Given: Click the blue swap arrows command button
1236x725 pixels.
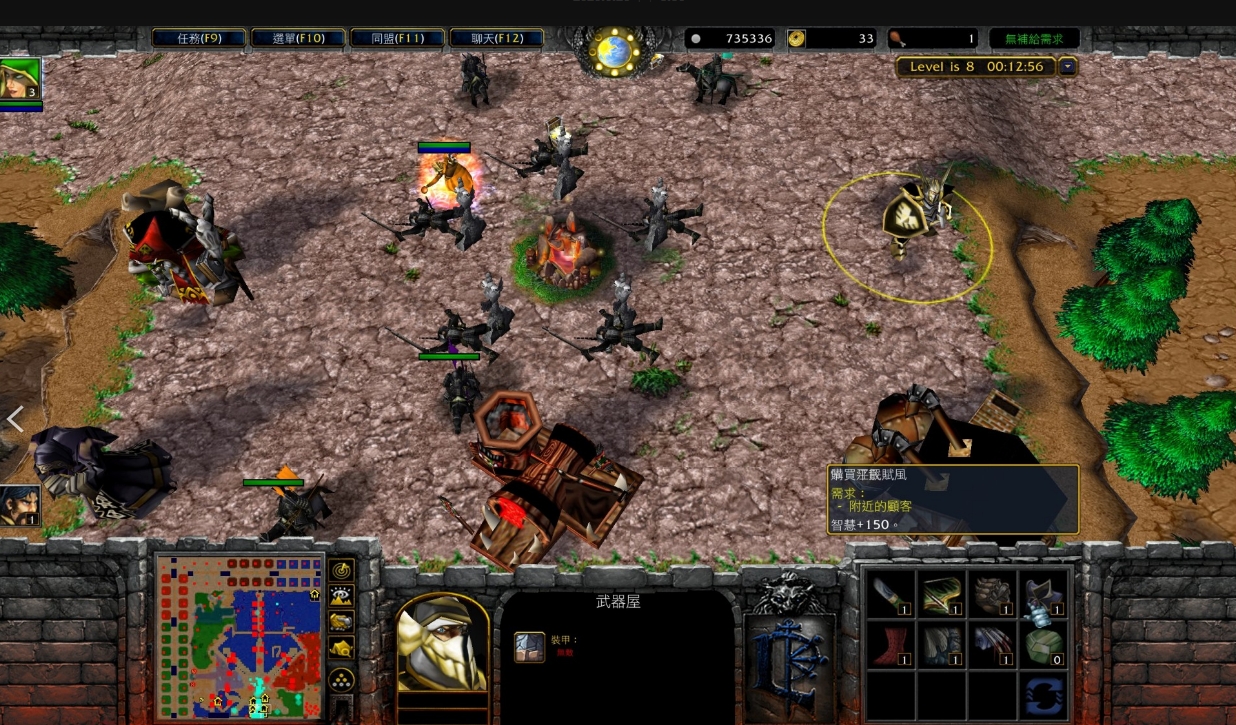Looking at the screenshot, I should 1044,696.
